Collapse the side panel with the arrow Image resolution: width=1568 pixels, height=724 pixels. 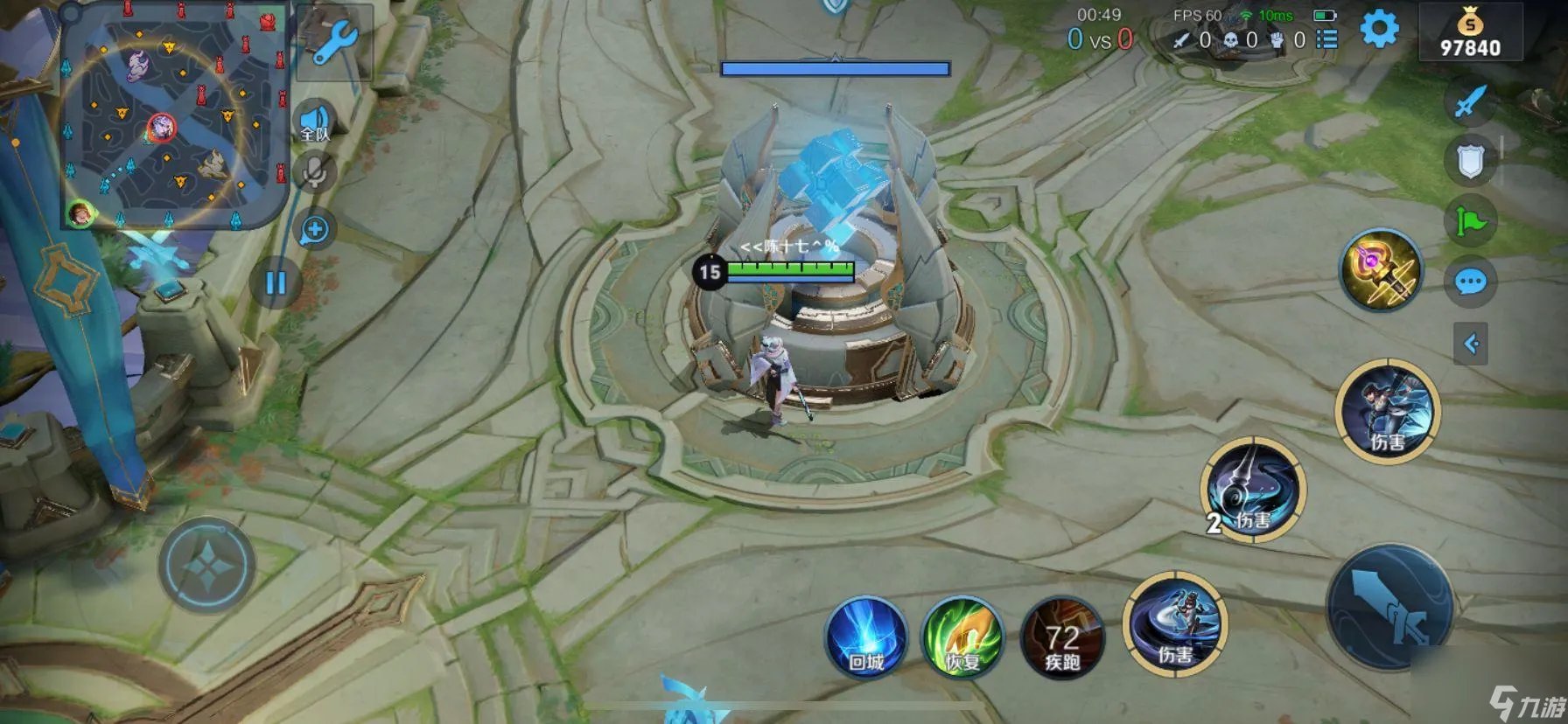point(1471,344)
